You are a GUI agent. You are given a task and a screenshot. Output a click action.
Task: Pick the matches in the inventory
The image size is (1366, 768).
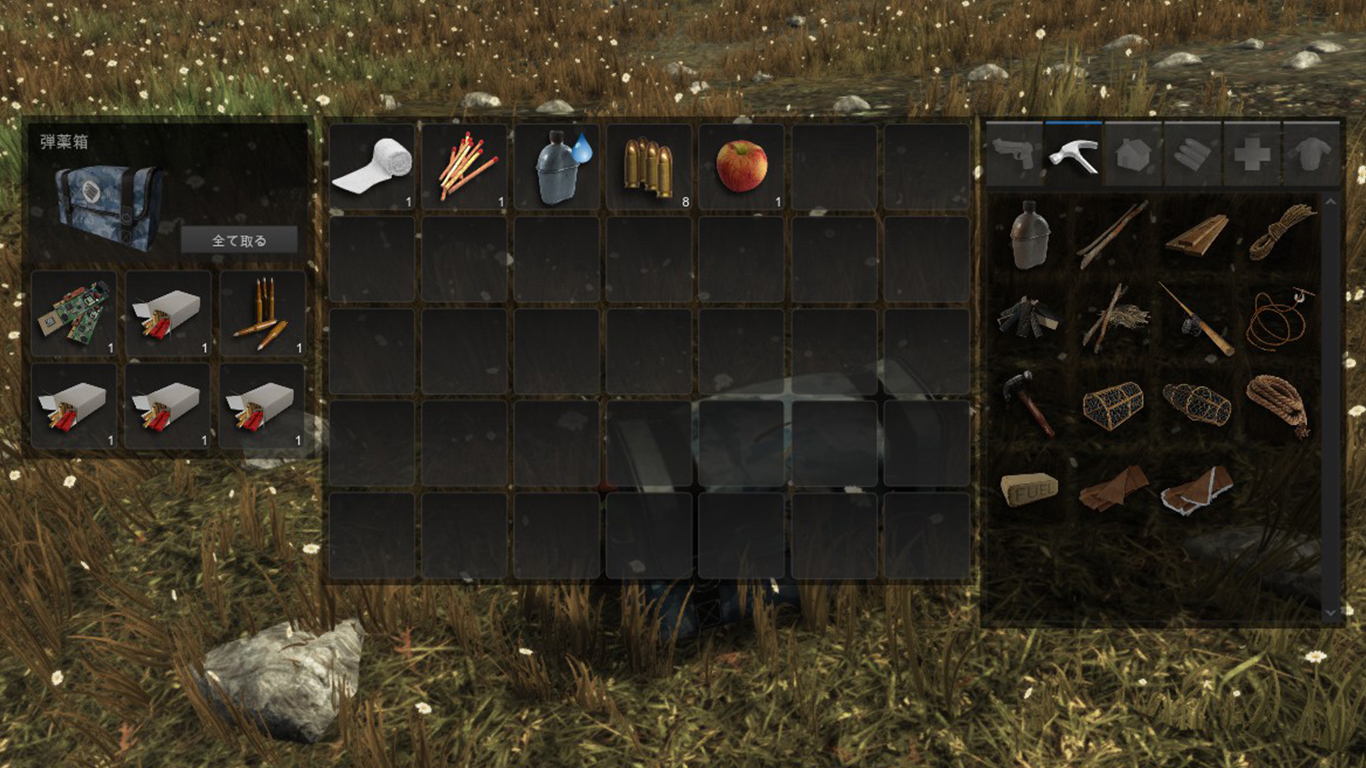(x=464, y=166)
